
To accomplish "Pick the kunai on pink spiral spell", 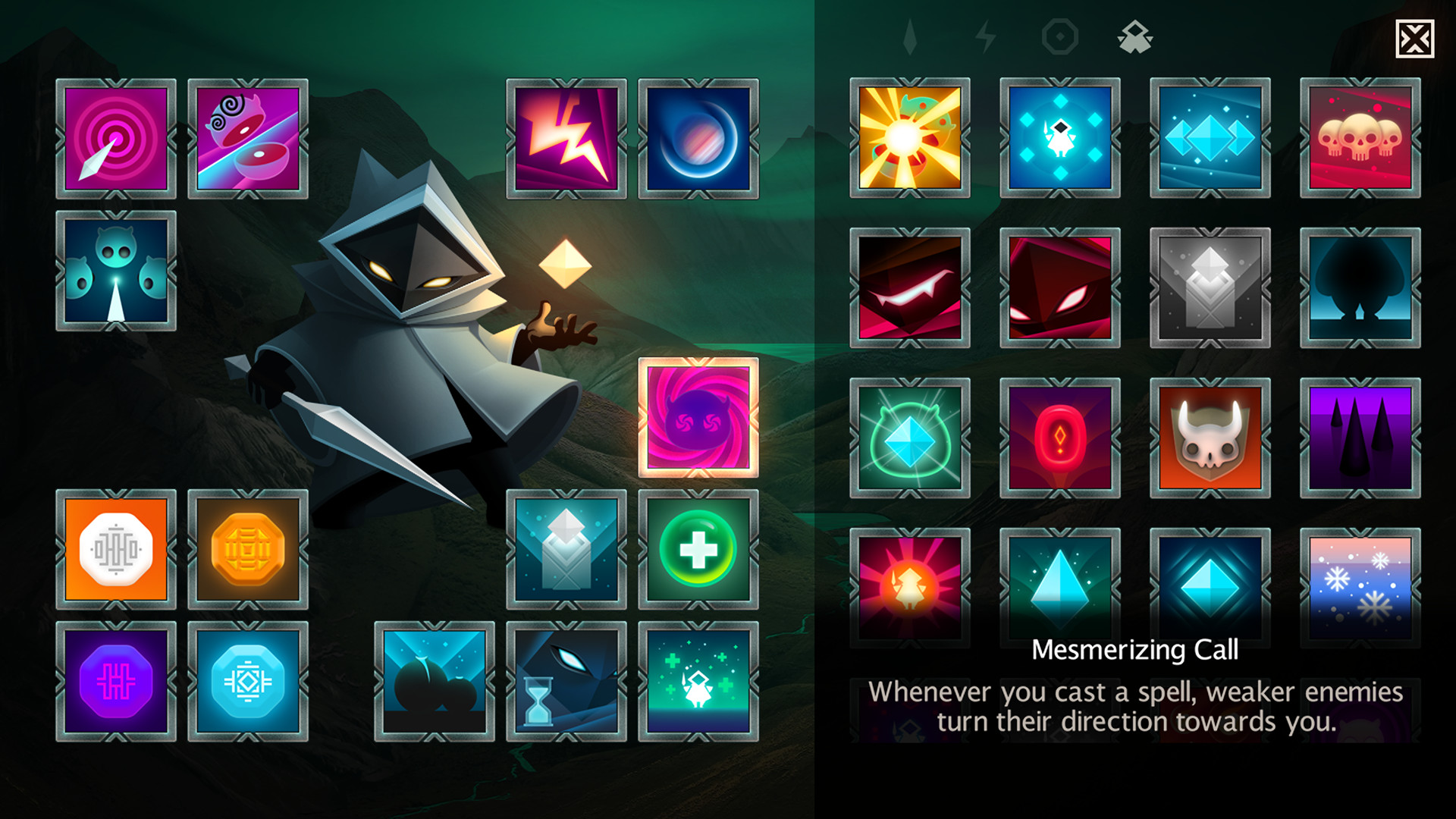I will coord(116,139).
